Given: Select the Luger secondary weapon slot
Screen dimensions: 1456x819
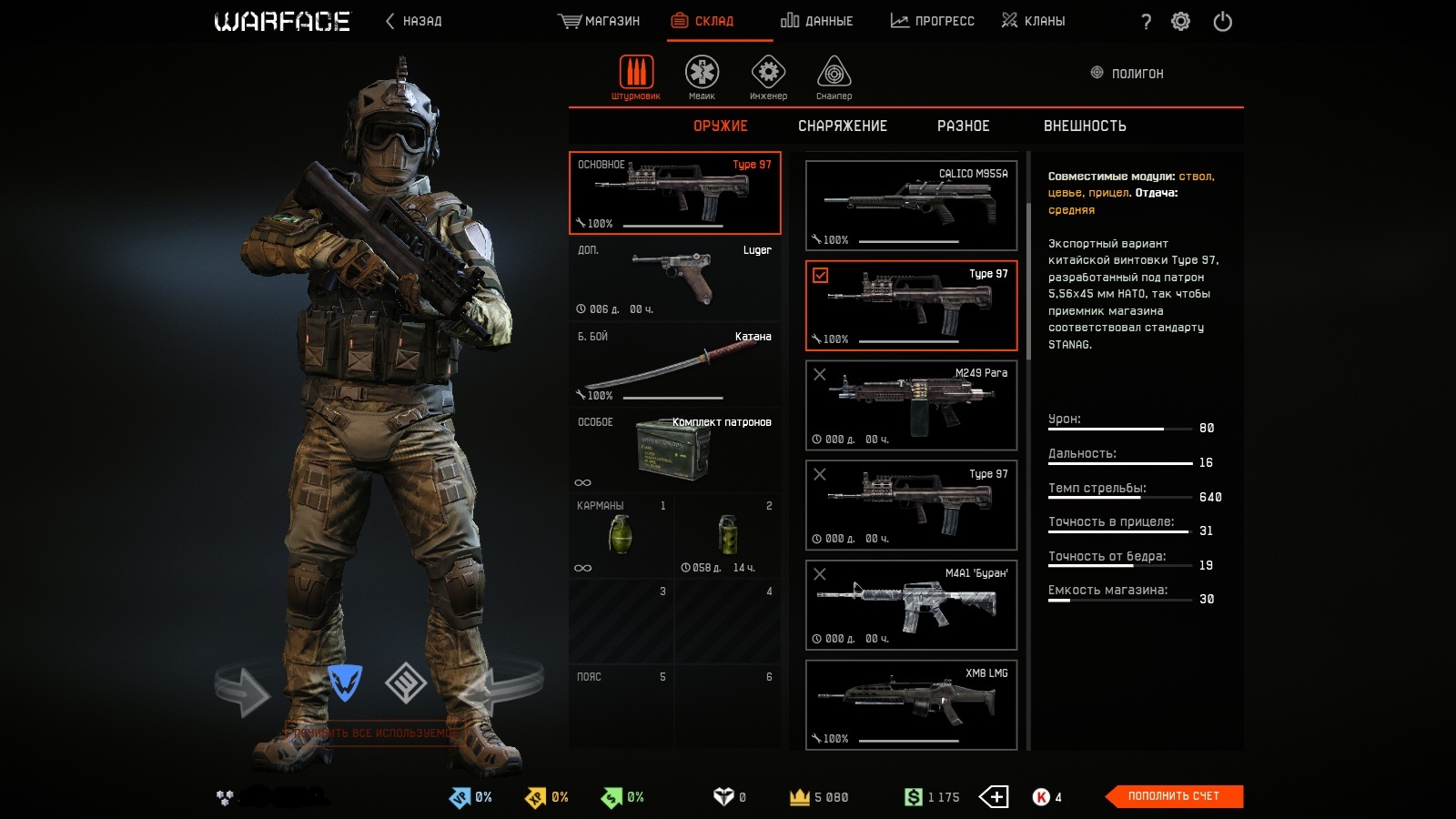Looking at the screenshot, I should tap(674, 278).
